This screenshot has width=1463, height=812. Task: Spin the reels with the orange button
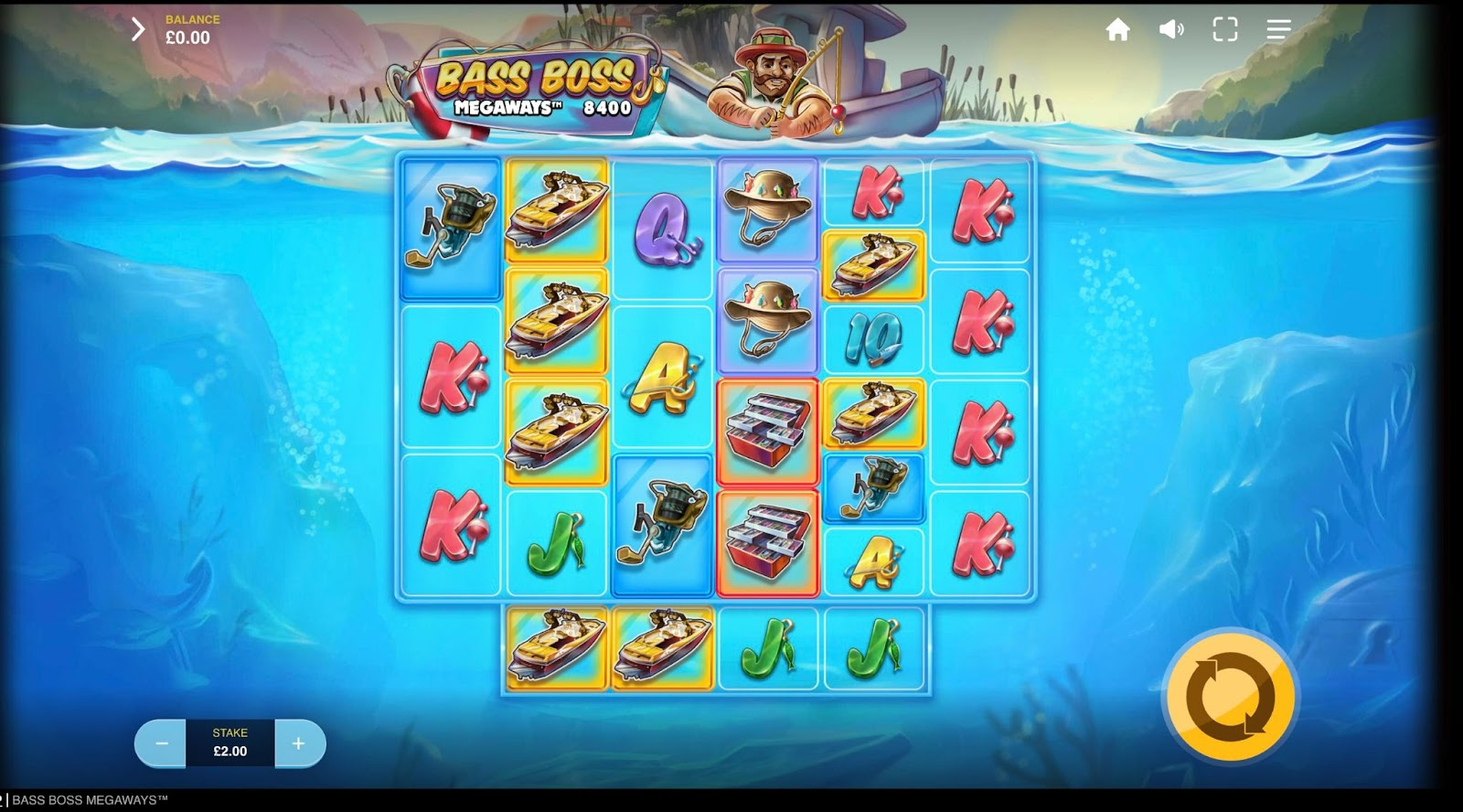click(x=1230, y=697)
